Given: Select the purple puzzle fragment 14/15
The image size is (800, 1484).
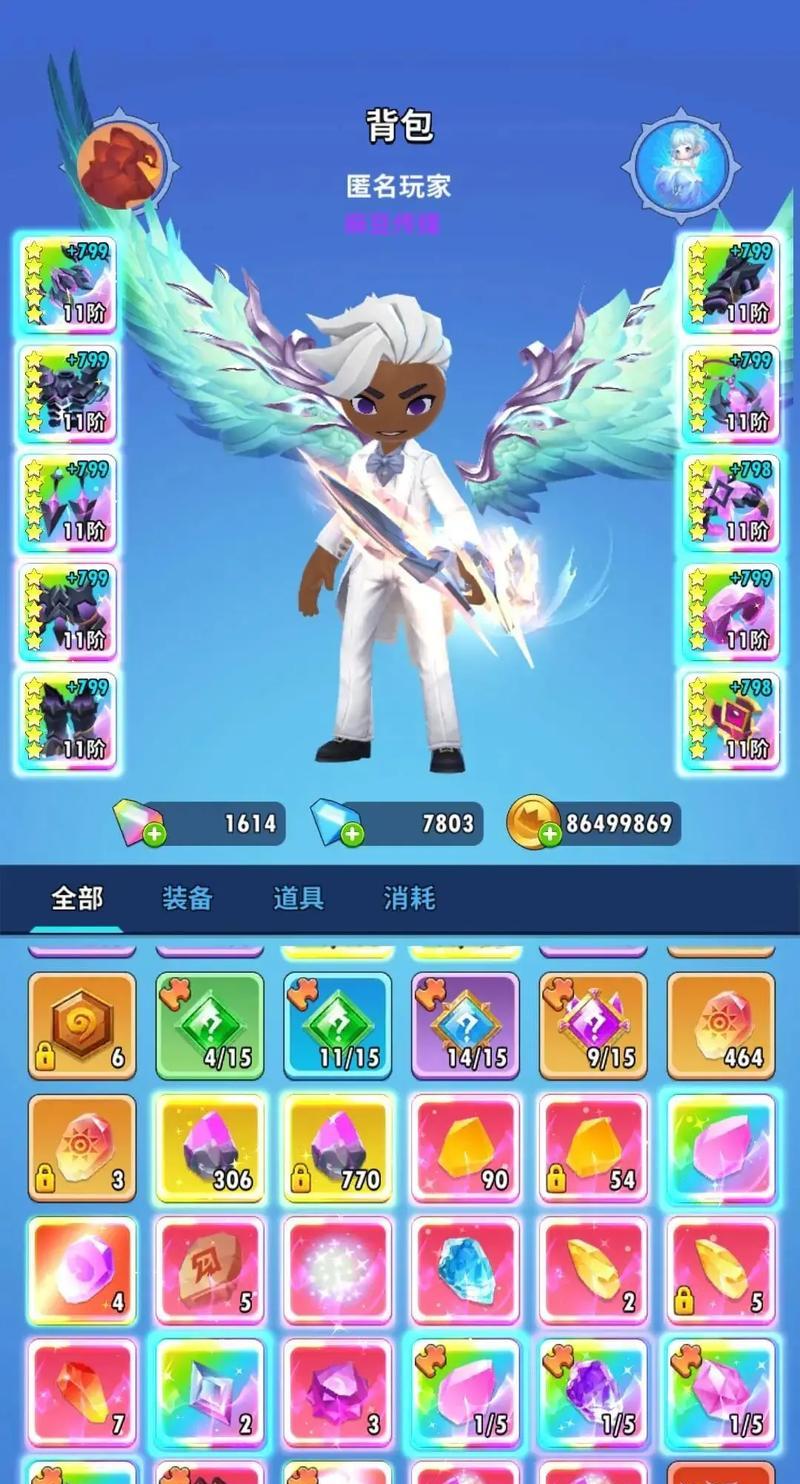Looking at the screenshot, I should pos(466,1026).
